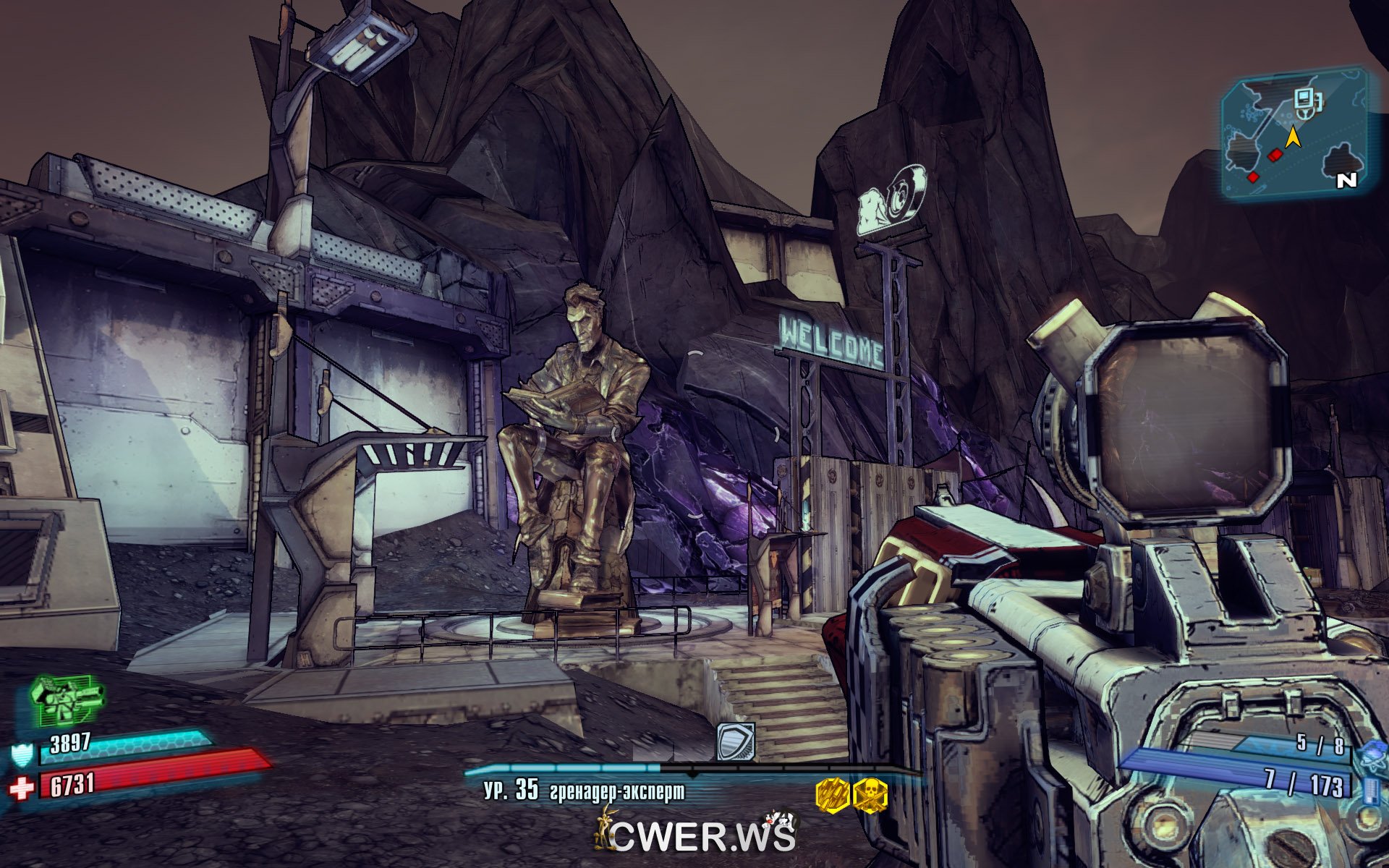Click the yellow player arrow on minimap
Viewport: 1389px width, 868px height.
pyautogui.click(x=1293, y=136)
